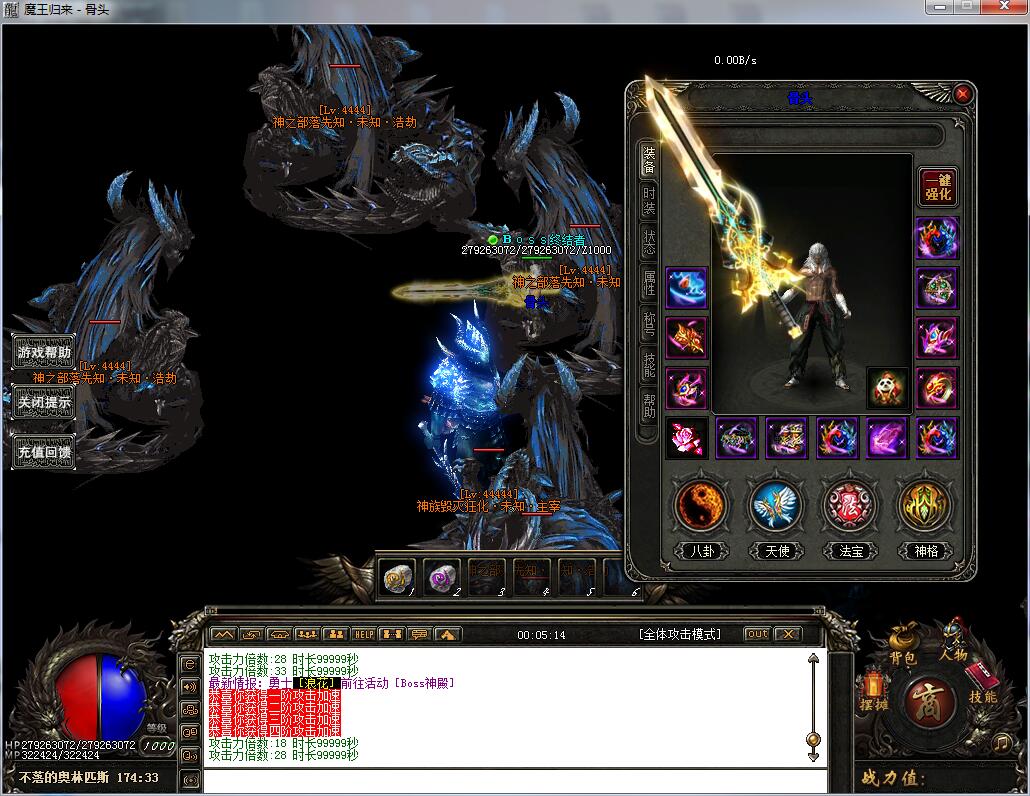Switch to the 时装 fashion tab
This screenshot has height=796, width=1030.
click(x=649, y=201)
